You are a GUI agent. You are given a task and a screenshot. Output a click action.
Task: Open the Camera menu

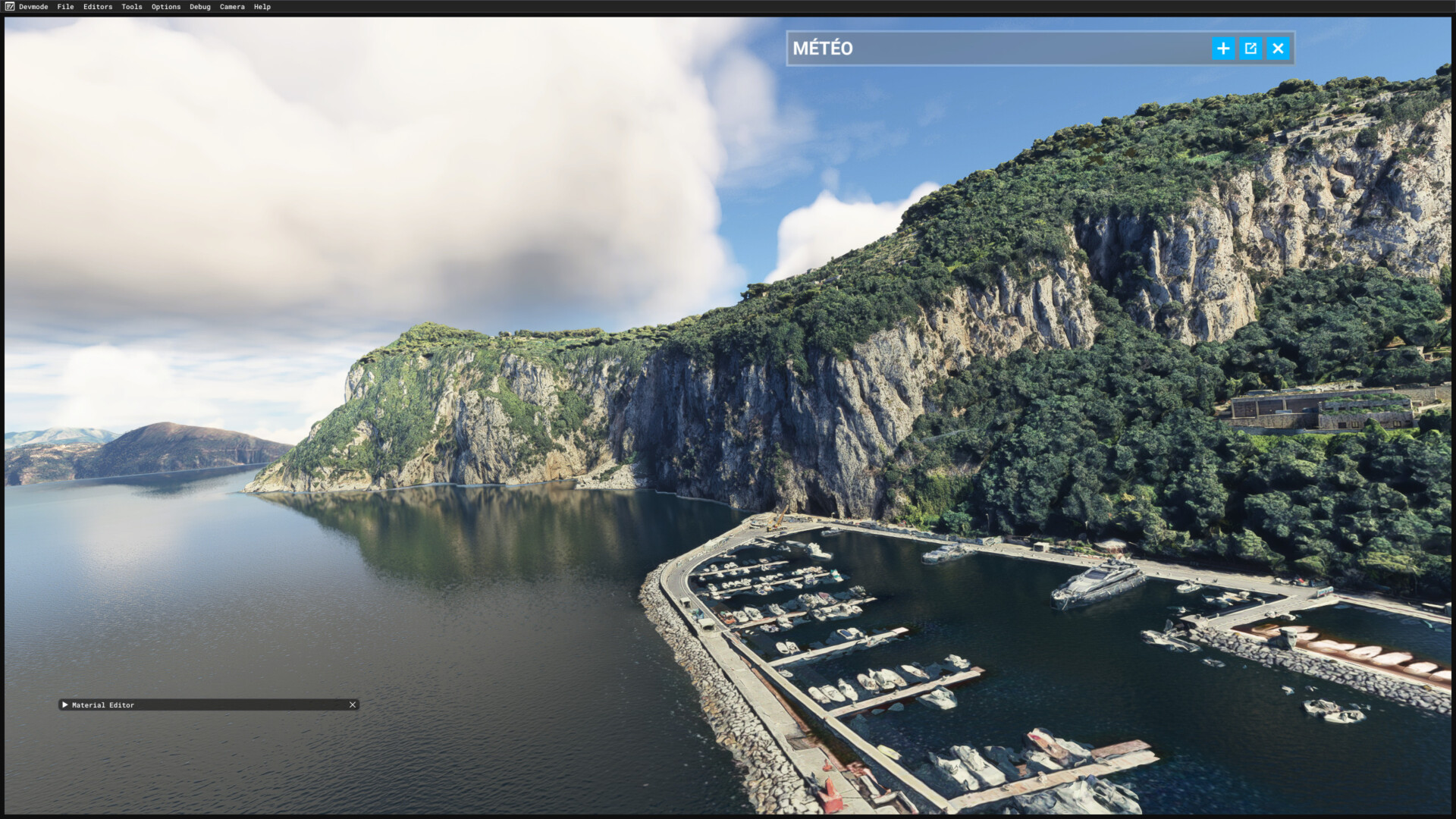tap(232, 7)
